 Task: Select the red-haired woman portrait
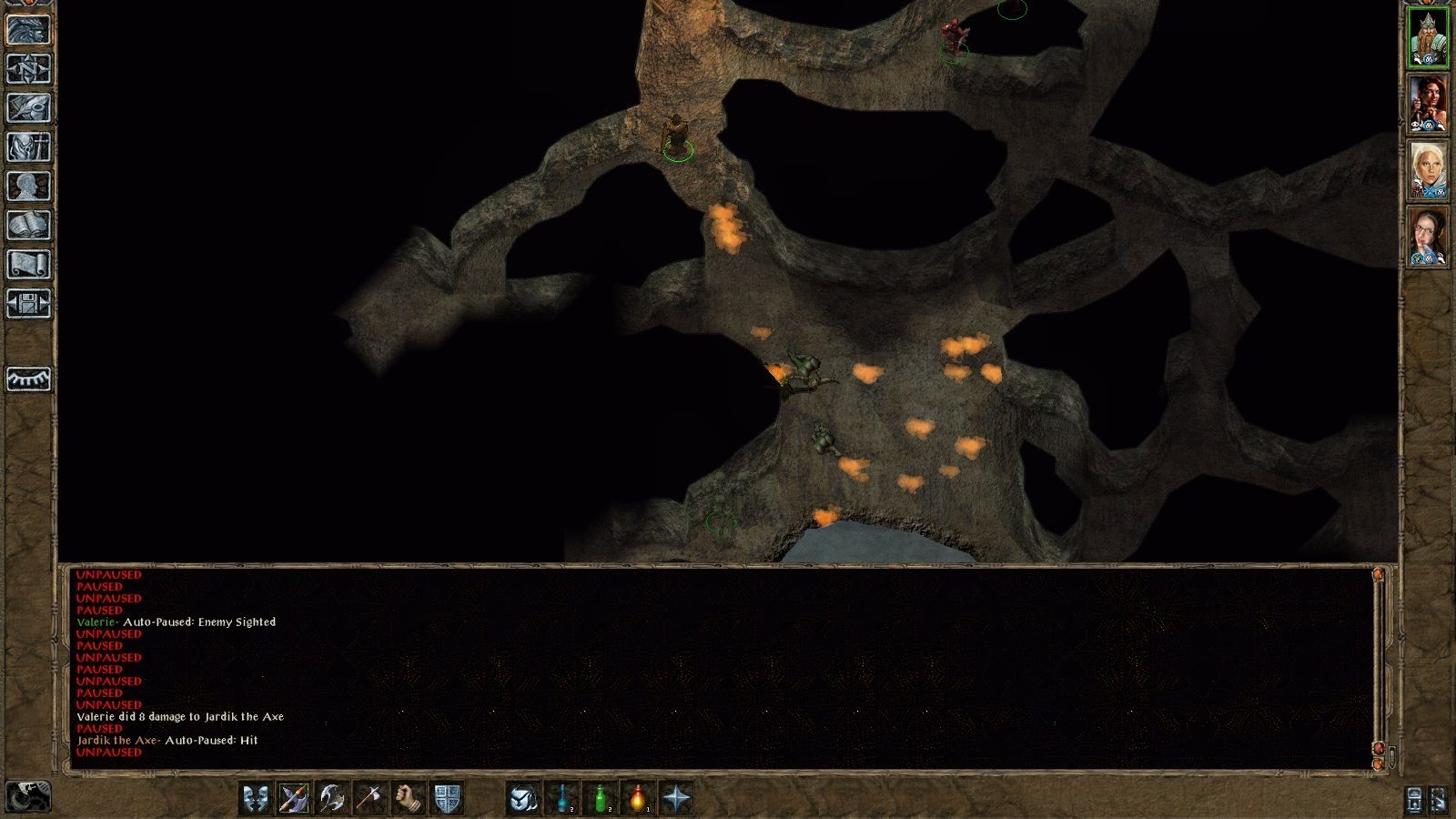coord(1428,105)
